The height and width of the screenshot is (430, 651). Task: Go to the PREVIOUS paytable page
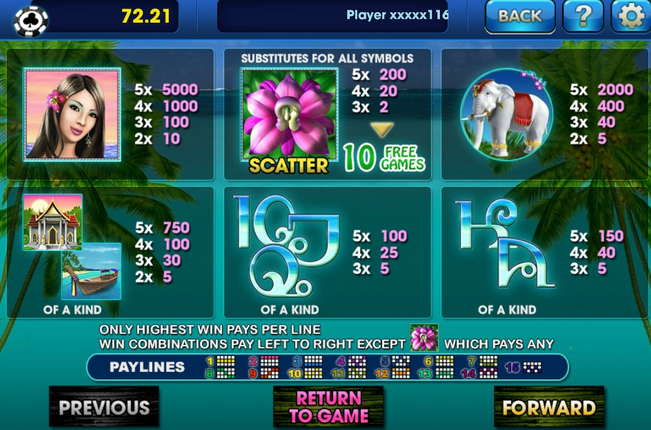coord(103,407)
